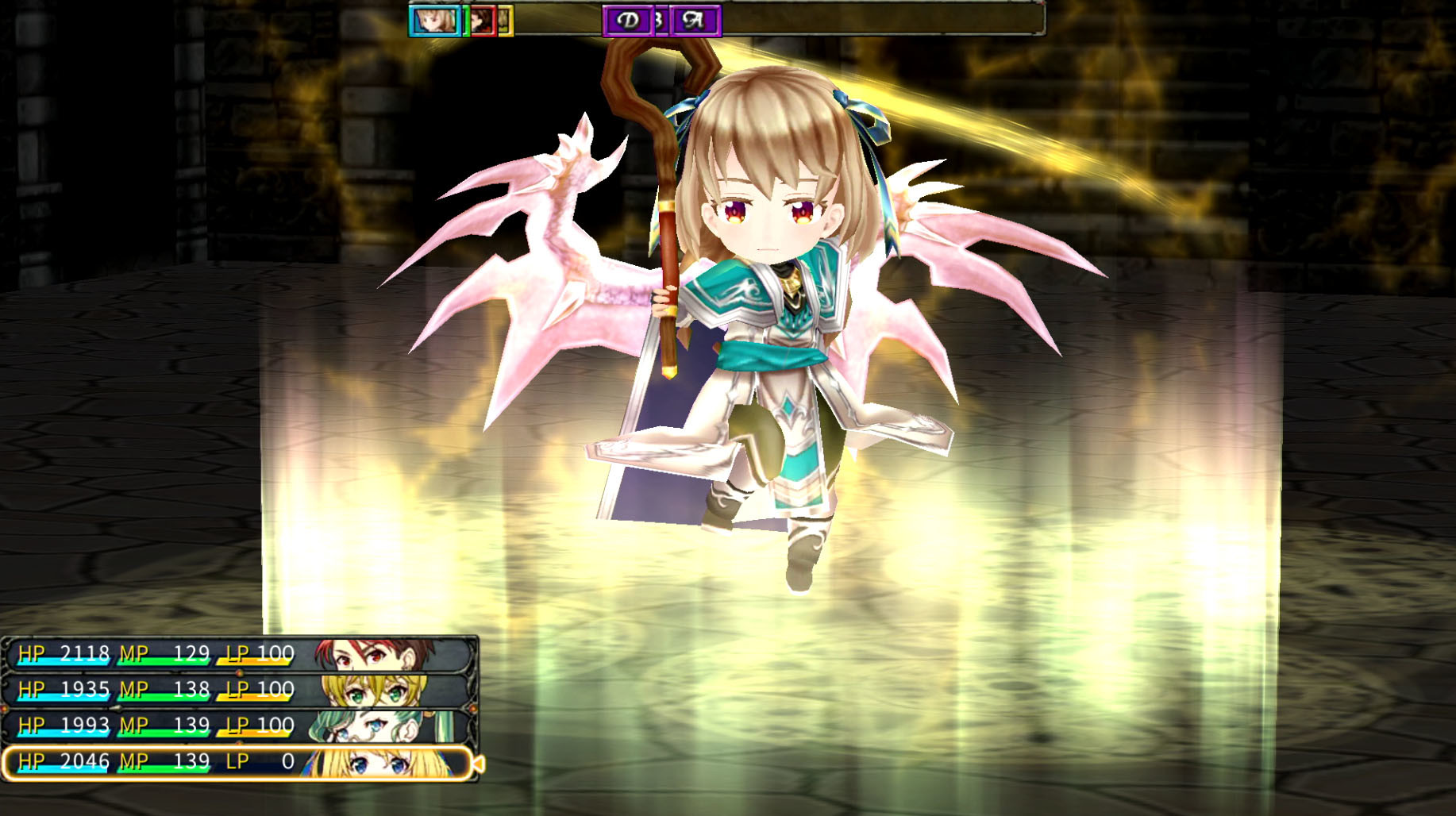Toggle selection of the highlighted bottom party member
The width and height of the screenshot is (1456, 816).
click(x=238, y=760)
